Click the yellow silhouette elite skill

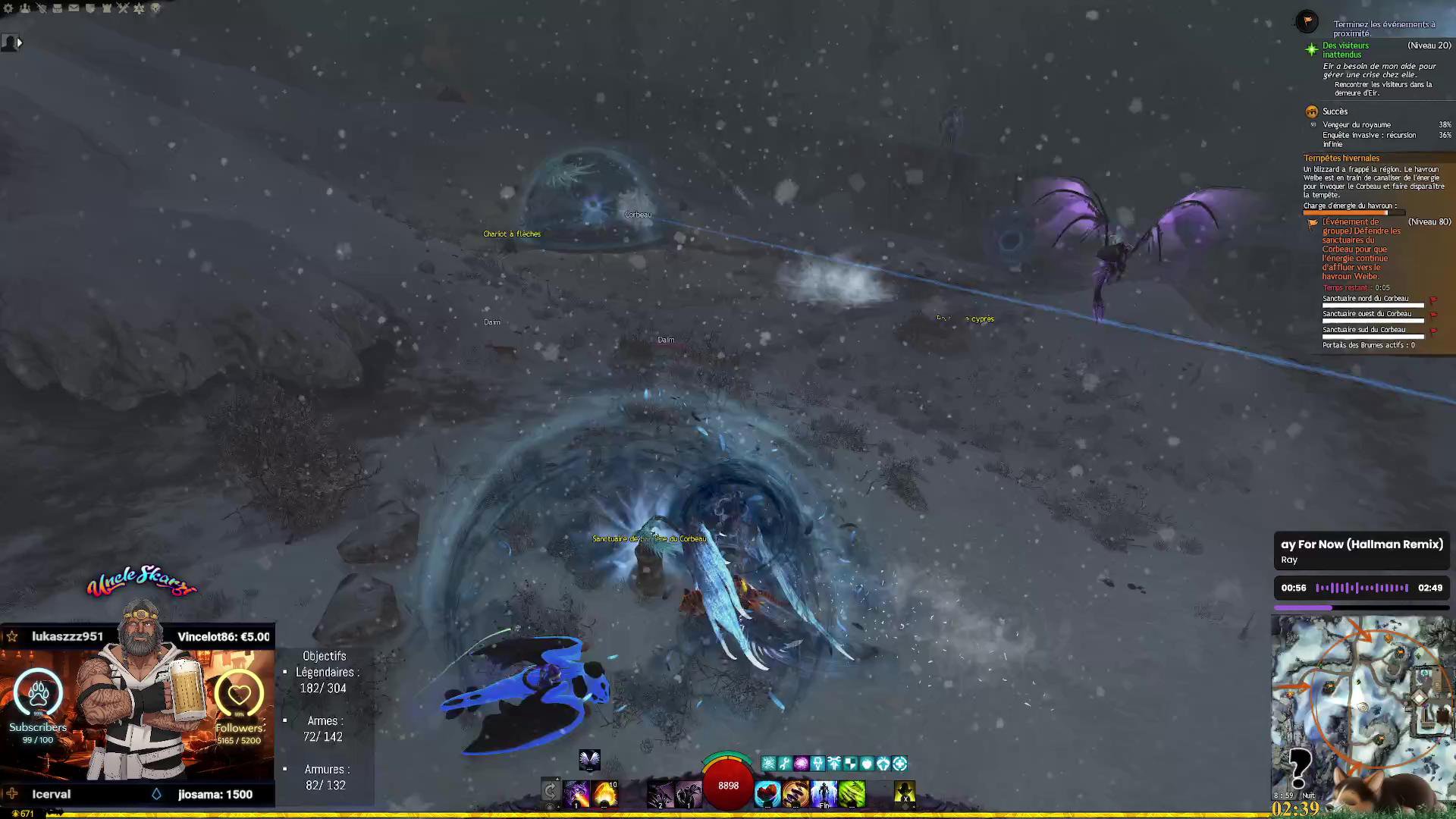pos(904,794)
